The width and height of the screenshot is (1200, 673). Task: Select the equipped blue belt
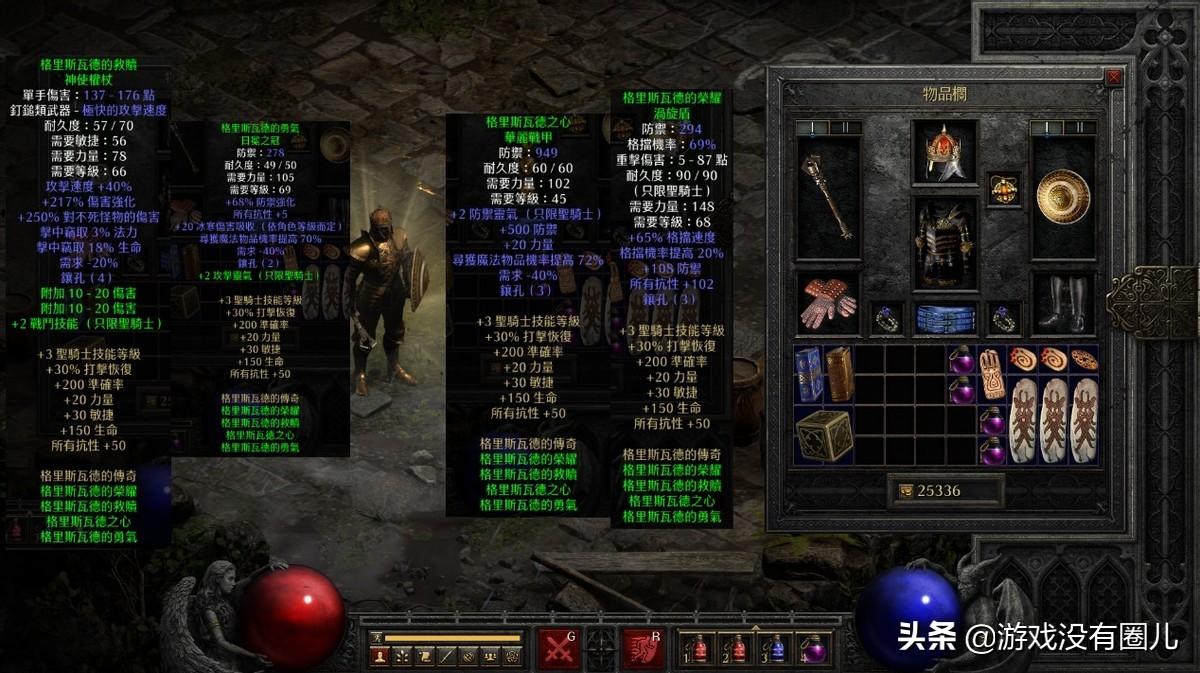(944, 318)
